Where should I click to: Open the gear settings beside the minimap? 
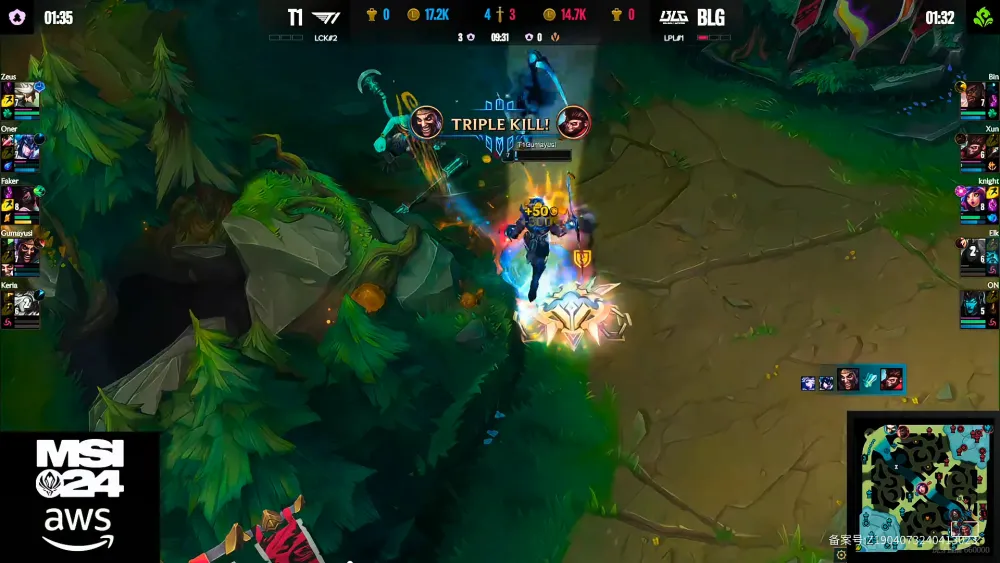point(841,554)
